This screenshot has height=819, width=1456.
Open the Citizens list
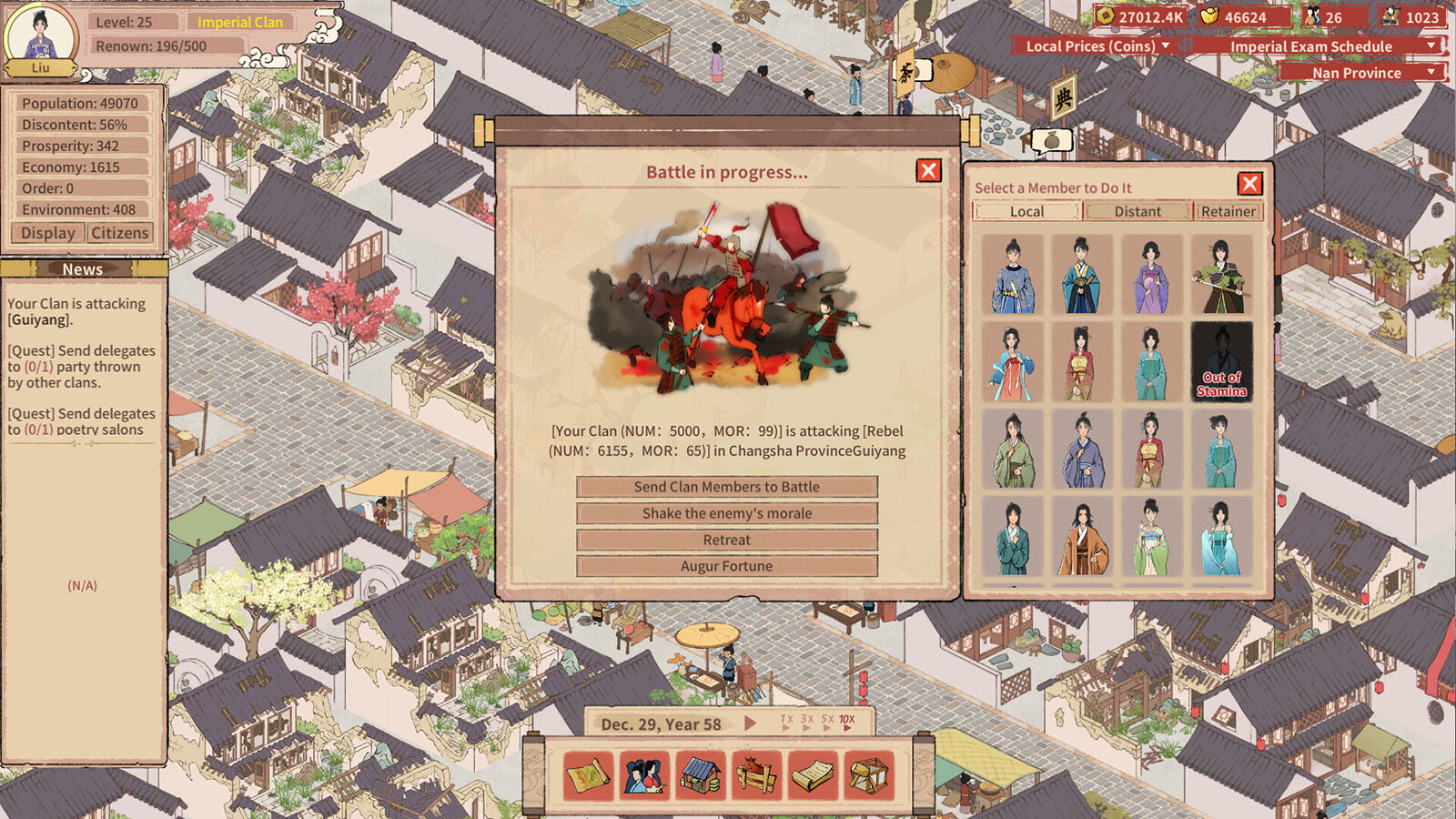pyautogui.click(x=119, y=233)
